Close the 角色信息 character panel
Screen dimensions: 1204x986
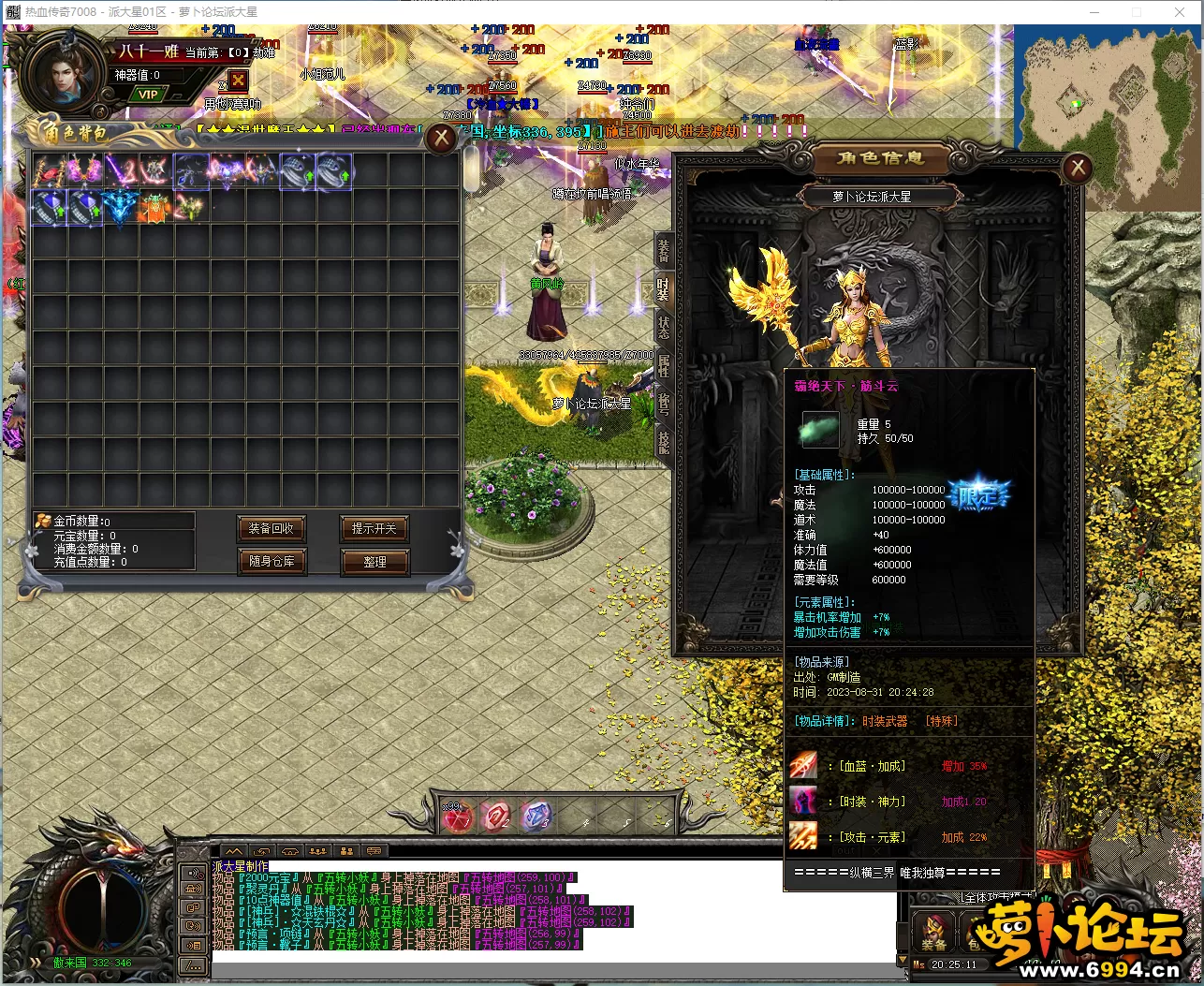(1078, 168)
